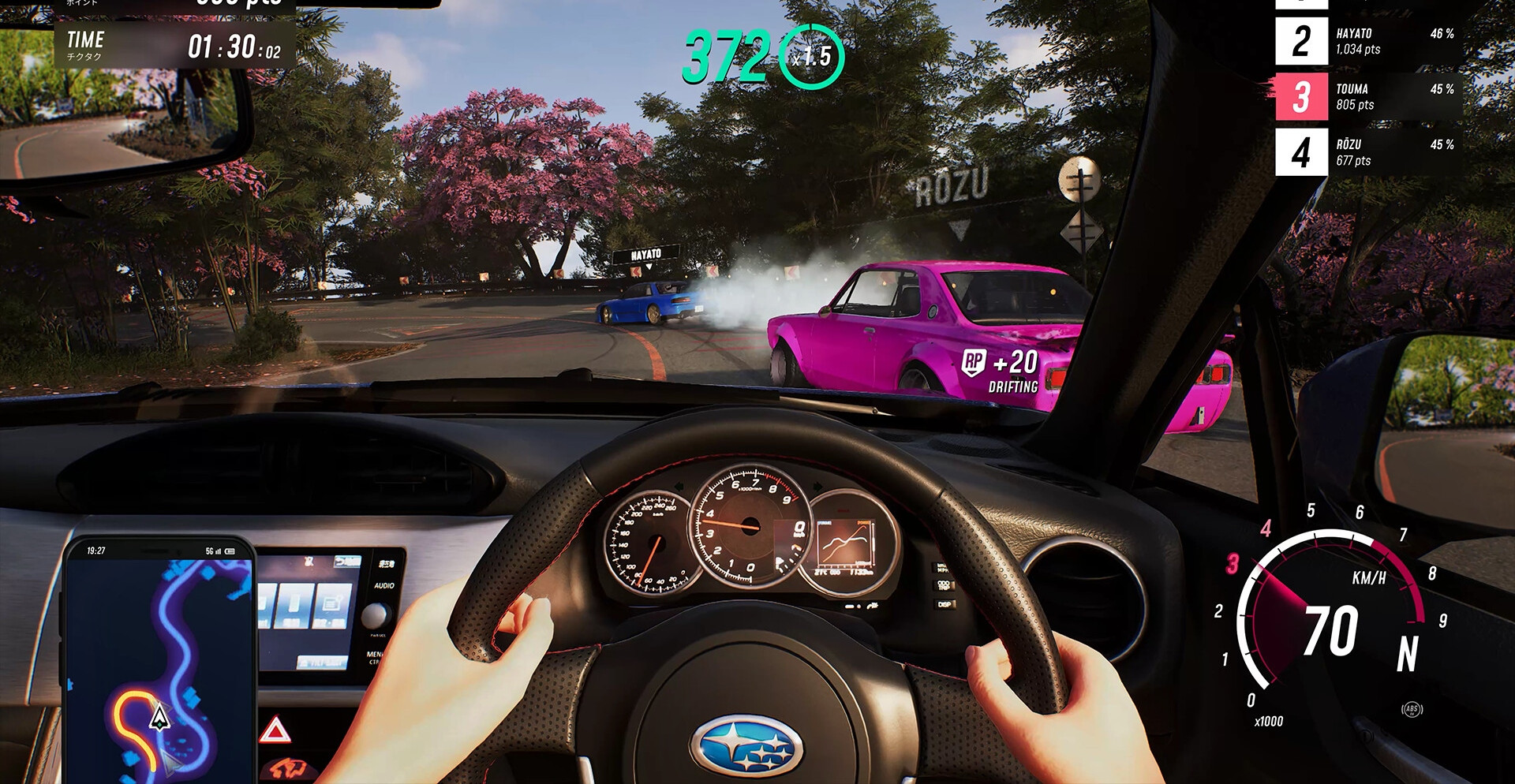This screenshot has width=1515, height=784.
Task: Click the ABS indicator icon
Action: coord(1412,709)
